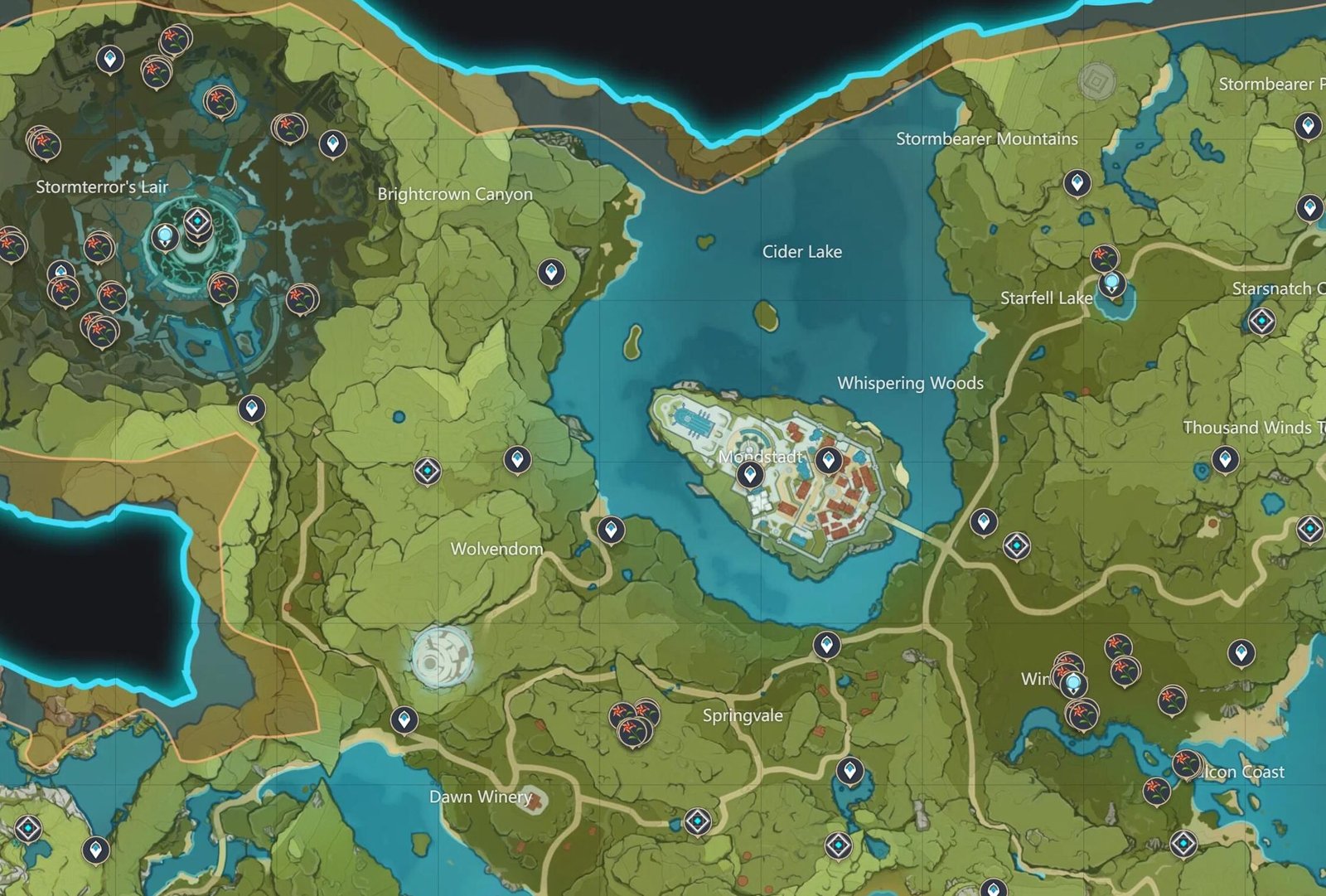Open the domain marker southeast of Dawn Winery
Viewport: 1326px width, 896px height.
click(x=697, y=821)
